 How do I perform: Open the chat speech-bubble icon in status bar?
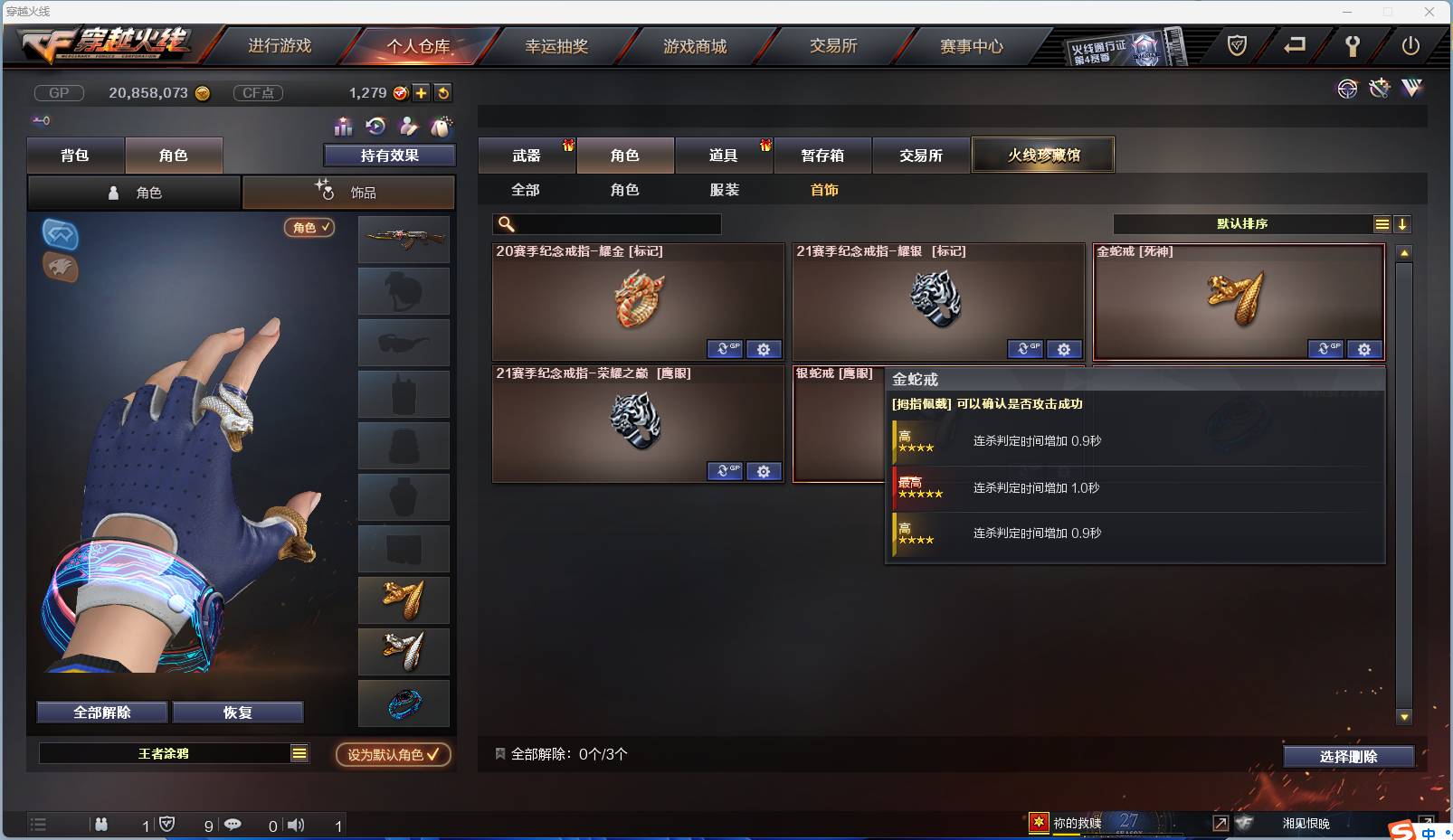click(x=233, y=825)
